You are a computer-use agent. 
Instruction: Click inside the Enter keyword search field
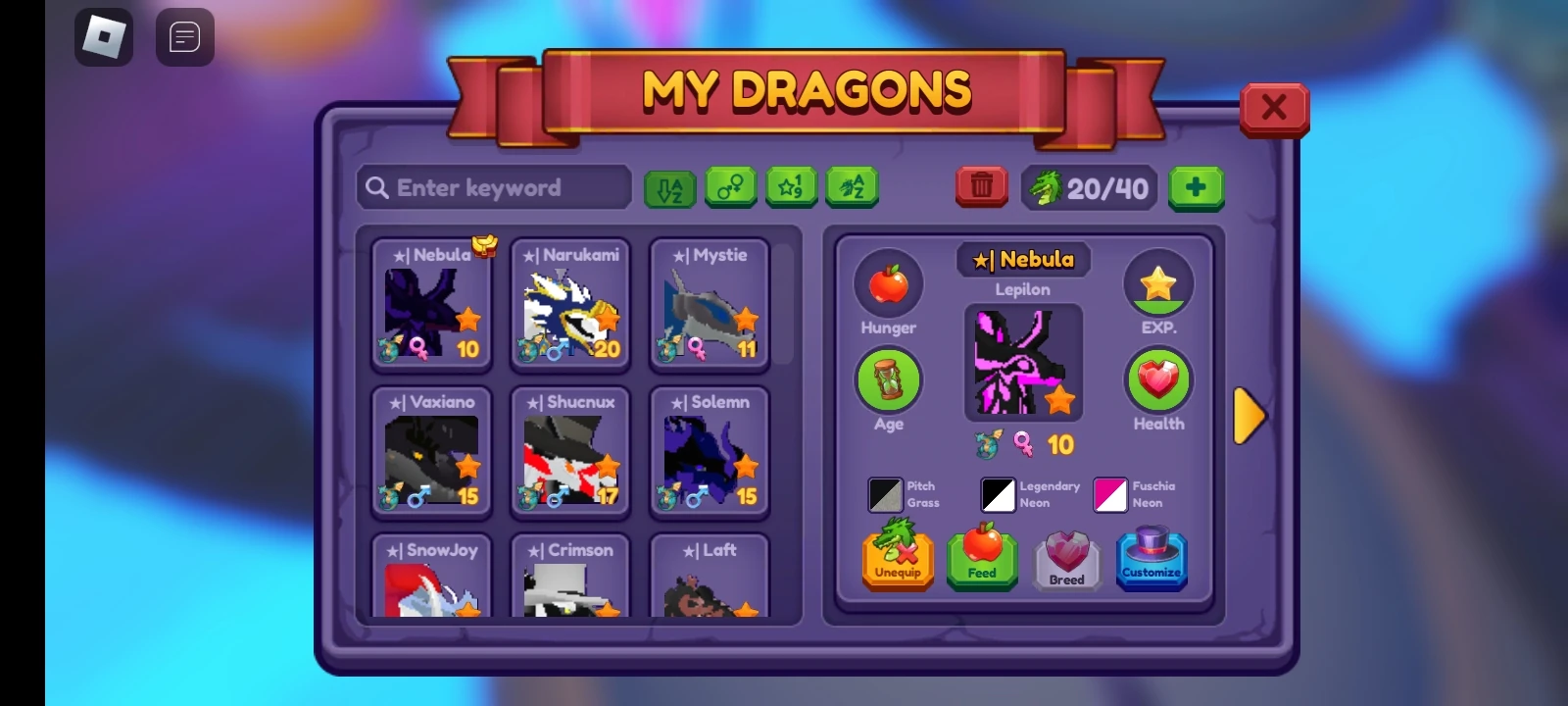[493, 187]
